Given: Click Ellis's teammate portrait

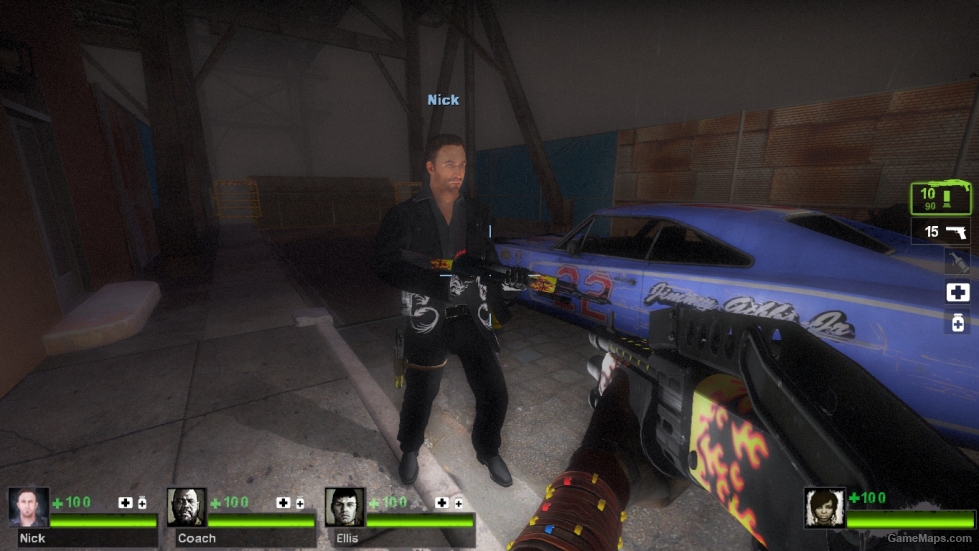Looking at the screenshot, I should click(344, 507).
